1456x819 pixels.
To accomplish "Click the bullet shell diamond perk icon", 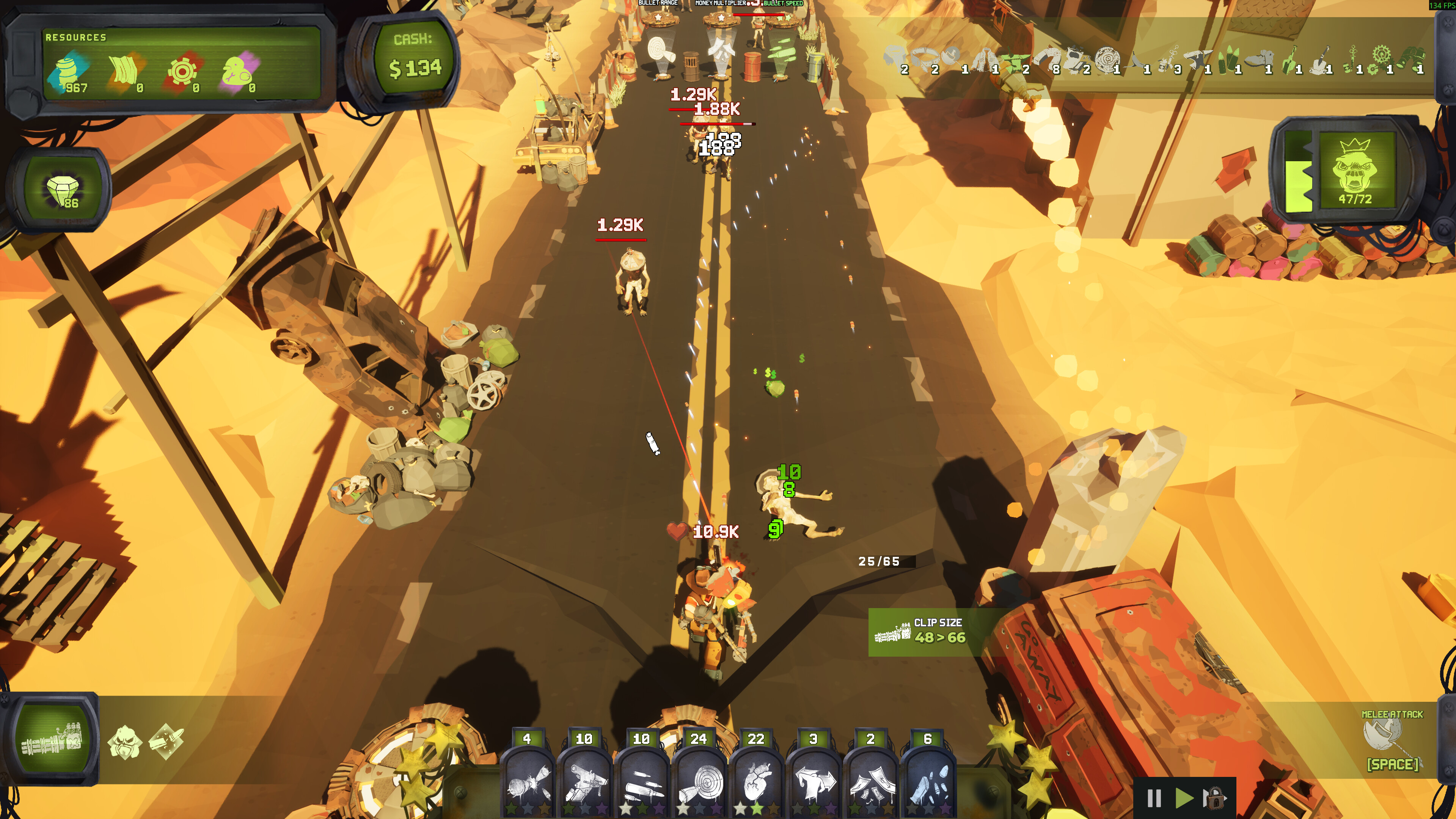I will coord(166,741).
